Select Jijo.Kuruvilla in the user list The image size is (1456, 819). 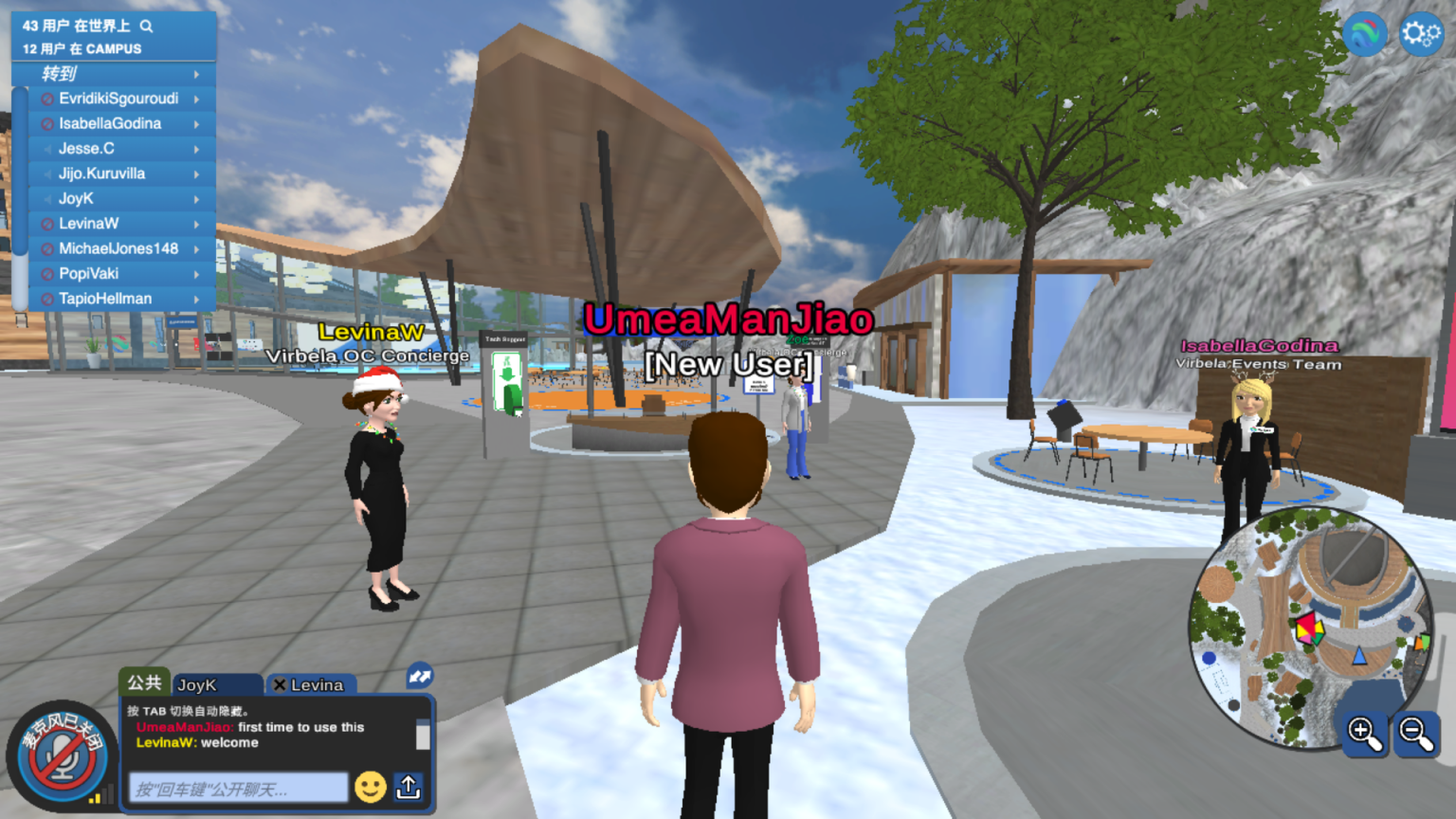tap(101, 173)
